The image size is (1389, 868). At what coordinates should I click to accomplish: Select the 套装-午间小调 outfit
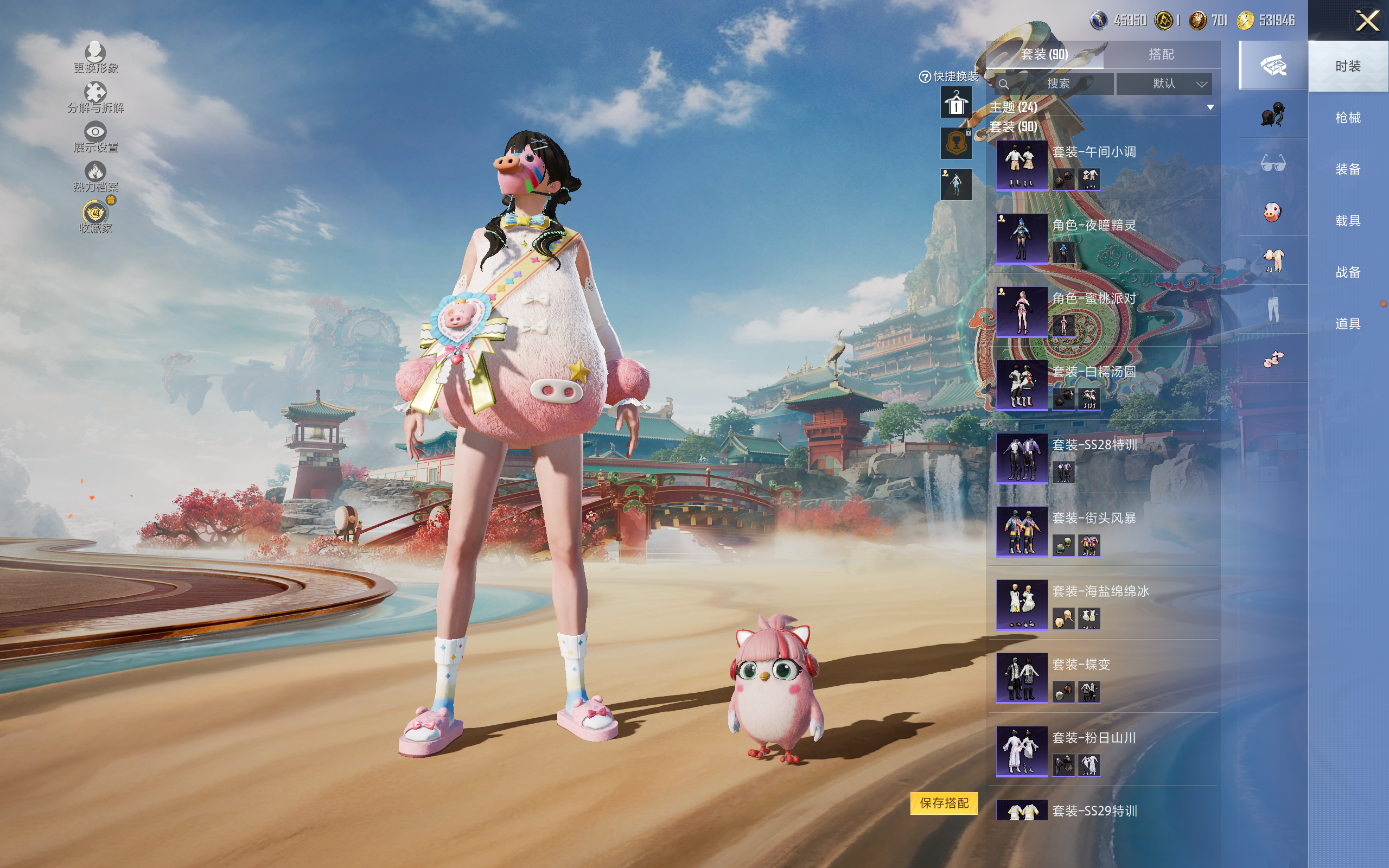1022,165
